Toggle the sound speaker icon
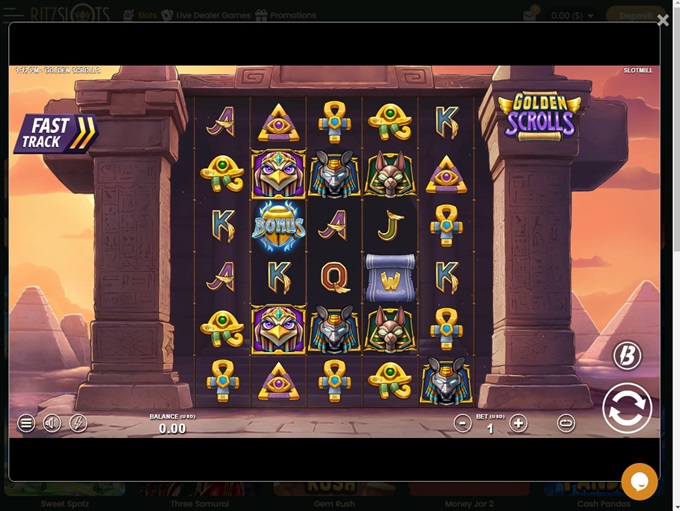Image resolution: width=680 pixels, height=511 pixels. point(52,423)
